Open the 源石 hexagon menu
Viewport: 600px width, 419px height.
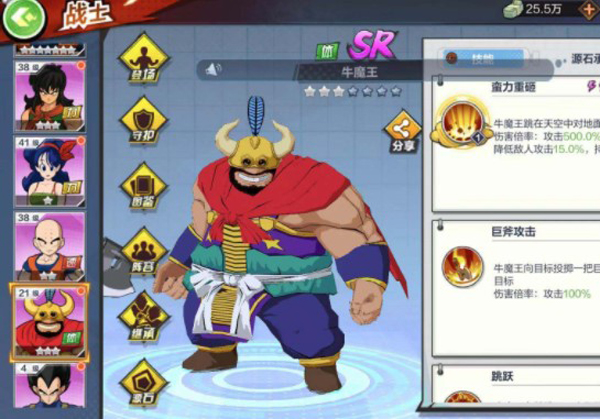click(x=144, y=382)
